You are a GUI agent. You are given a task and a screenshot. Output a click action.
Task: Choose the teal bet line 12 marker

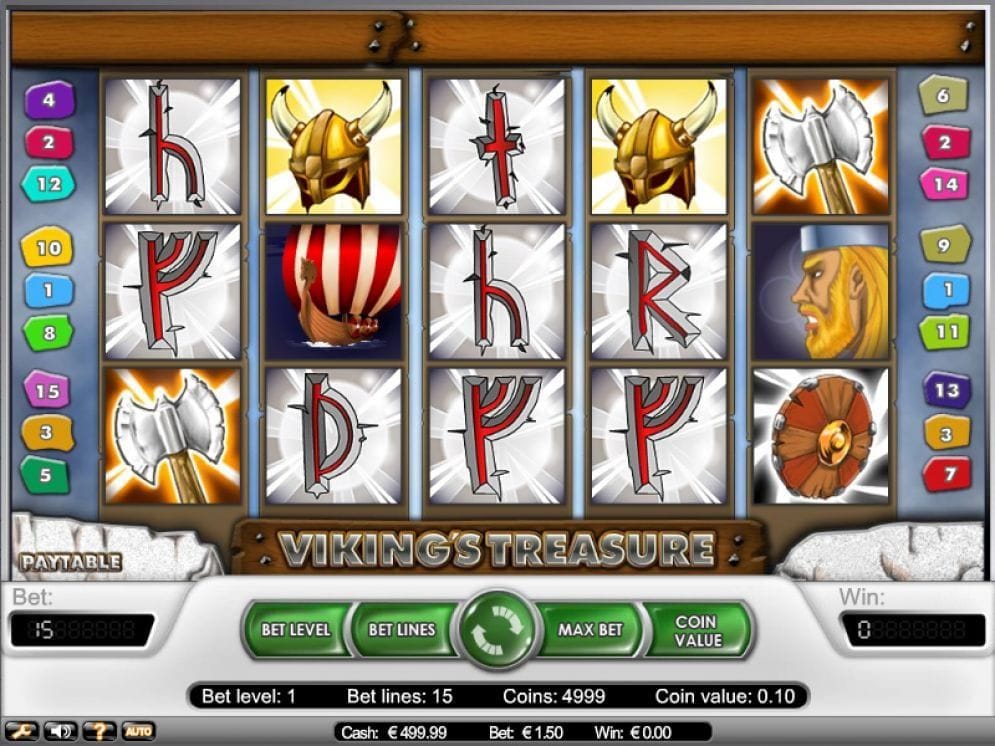click(x=48, y=184)
